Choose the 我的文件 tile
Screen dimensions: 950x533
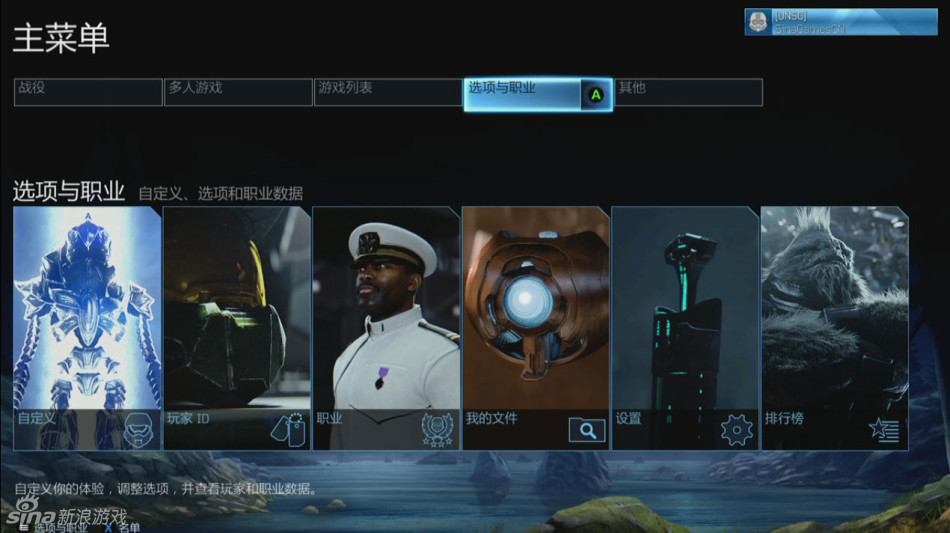pyautogui.click(x=536, y=328)
